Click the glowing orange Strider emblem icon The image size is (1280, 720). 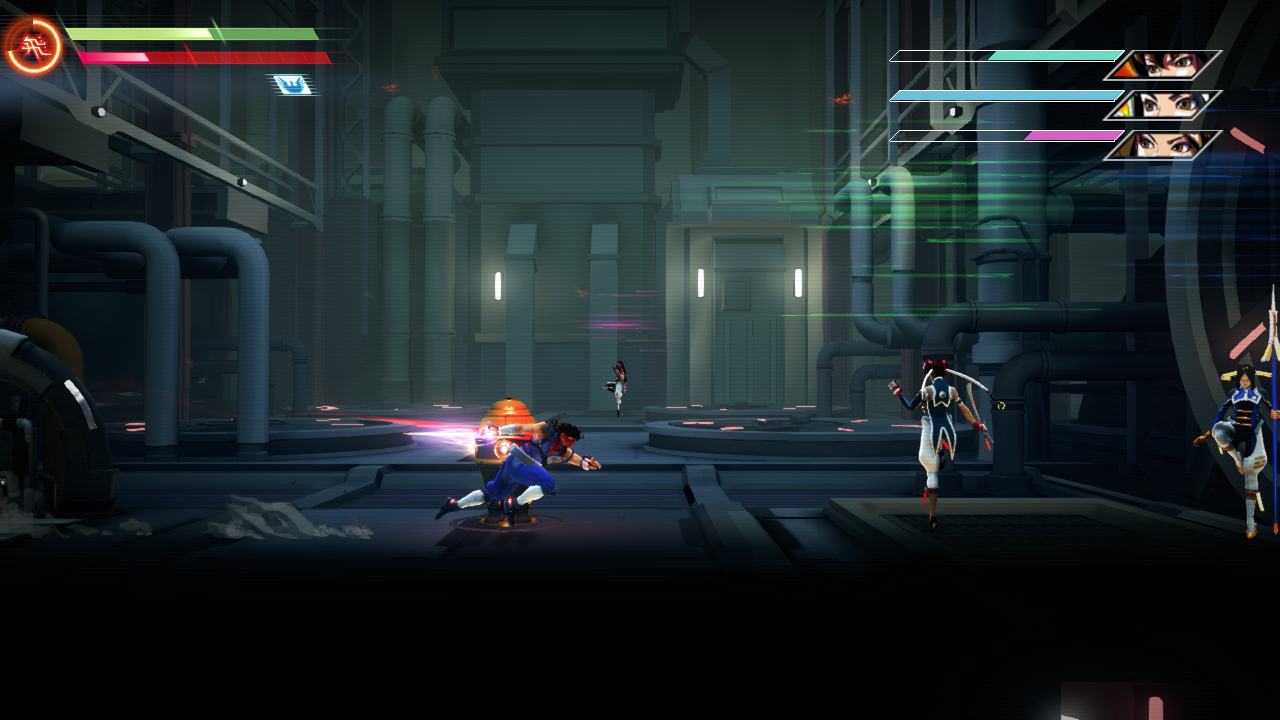pyautogui.click(x=34, y=45)
